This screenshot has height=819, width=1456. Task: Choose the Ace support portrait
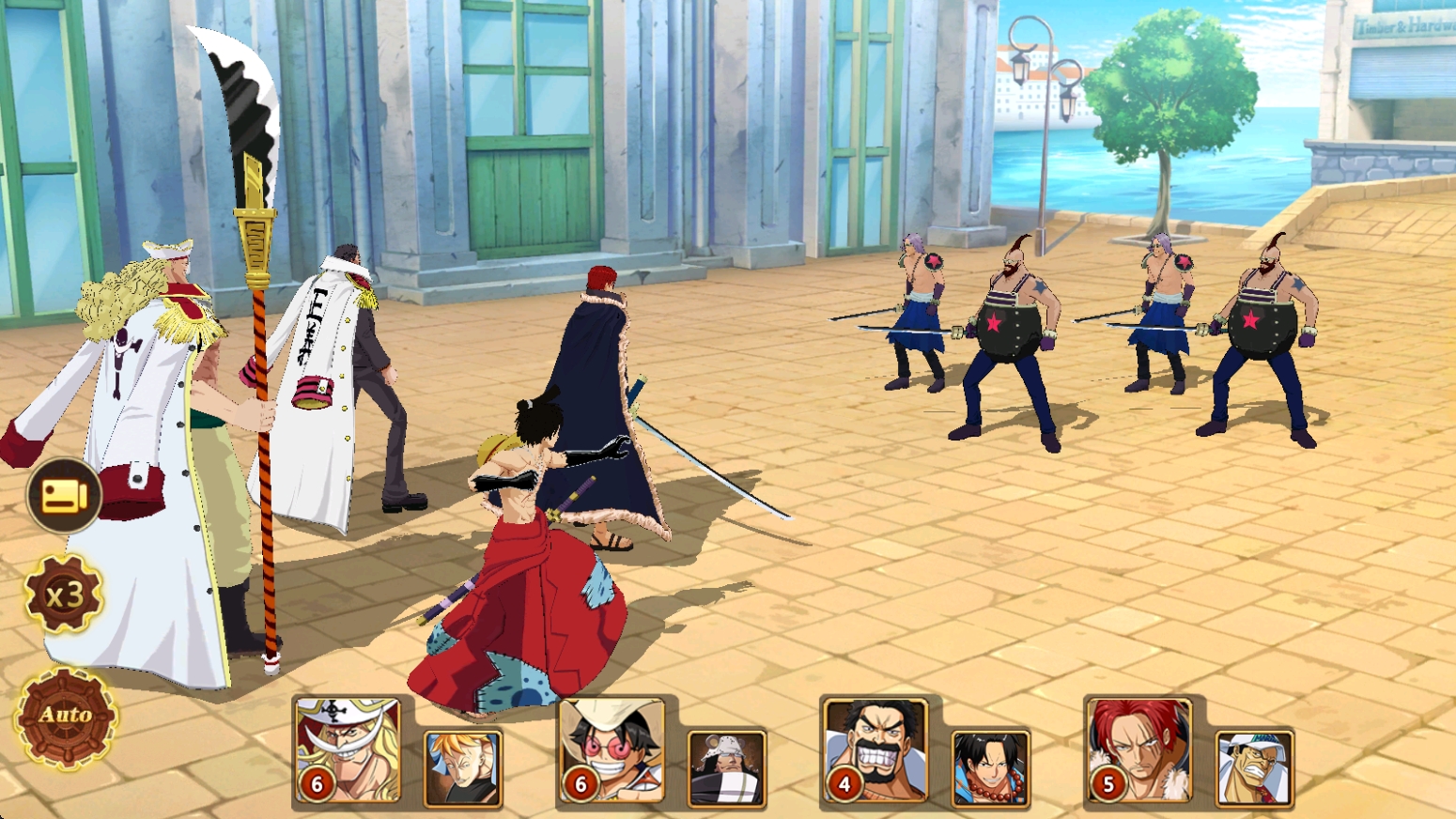pos(990,767)
